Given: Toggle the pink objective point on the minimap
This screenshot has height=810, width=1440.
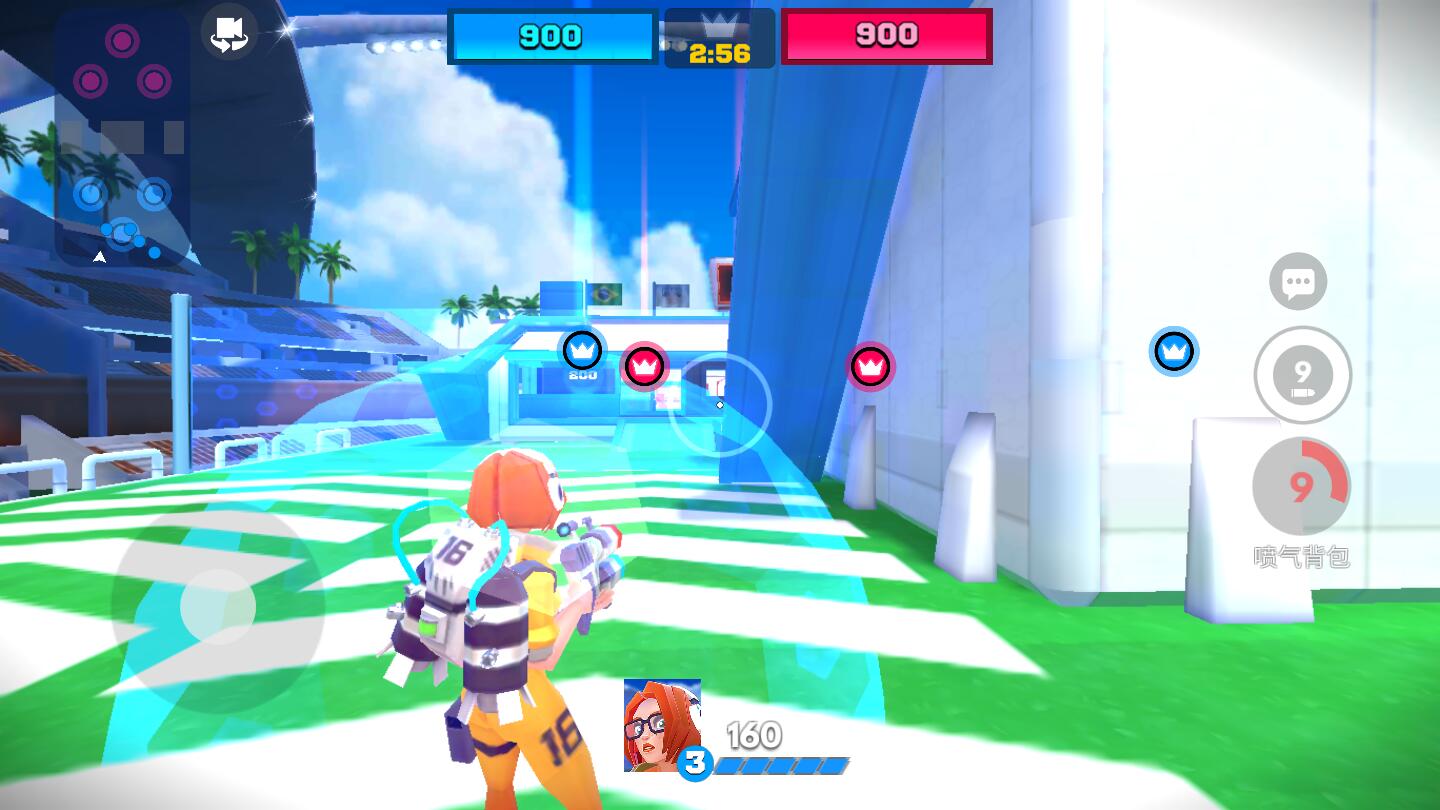Looking at the screenshot, I should click(x=122, y=41).
